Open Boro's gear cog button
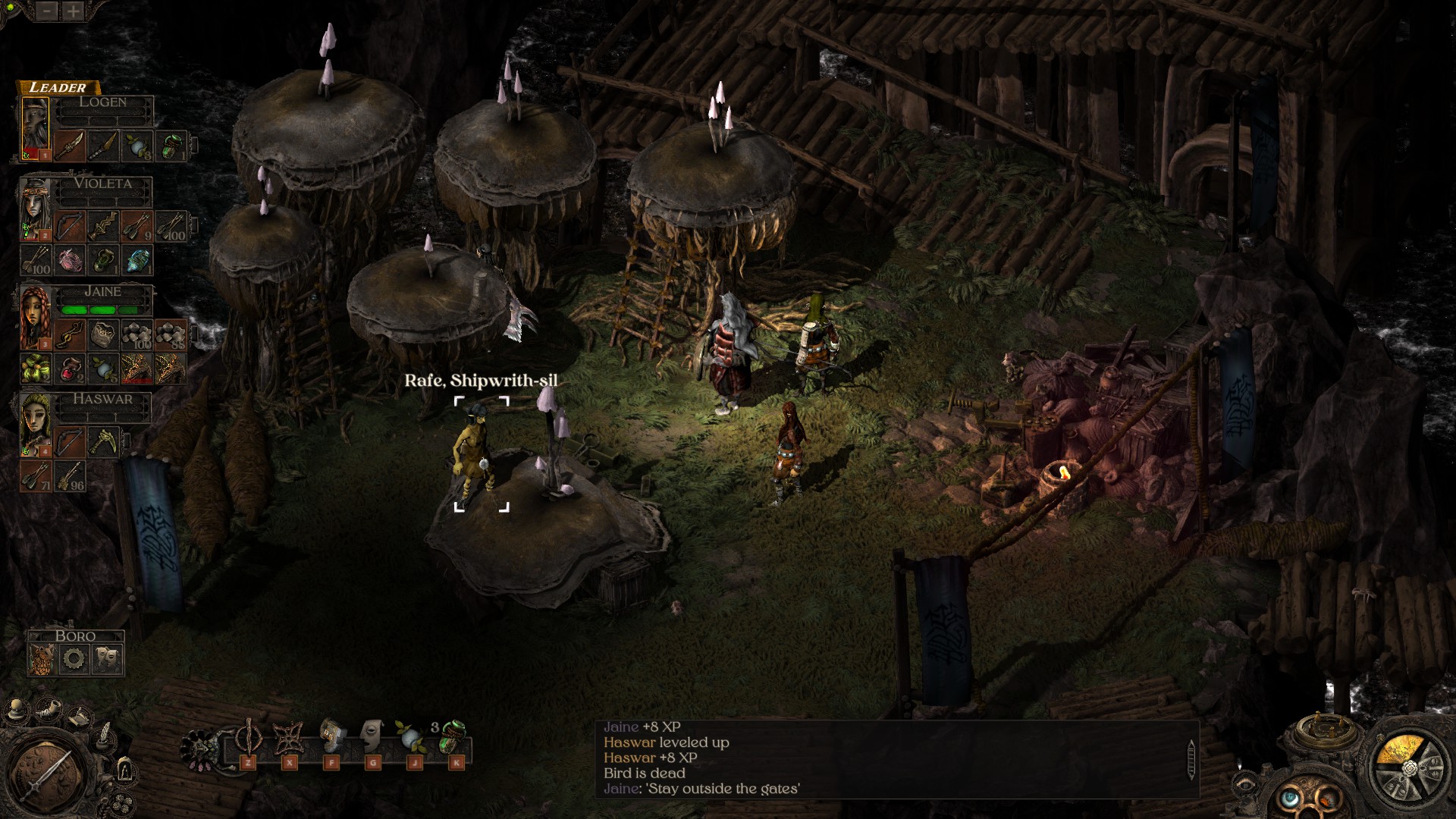The width and height of the screenshot is (1456, 819). (x=74, y=659)
